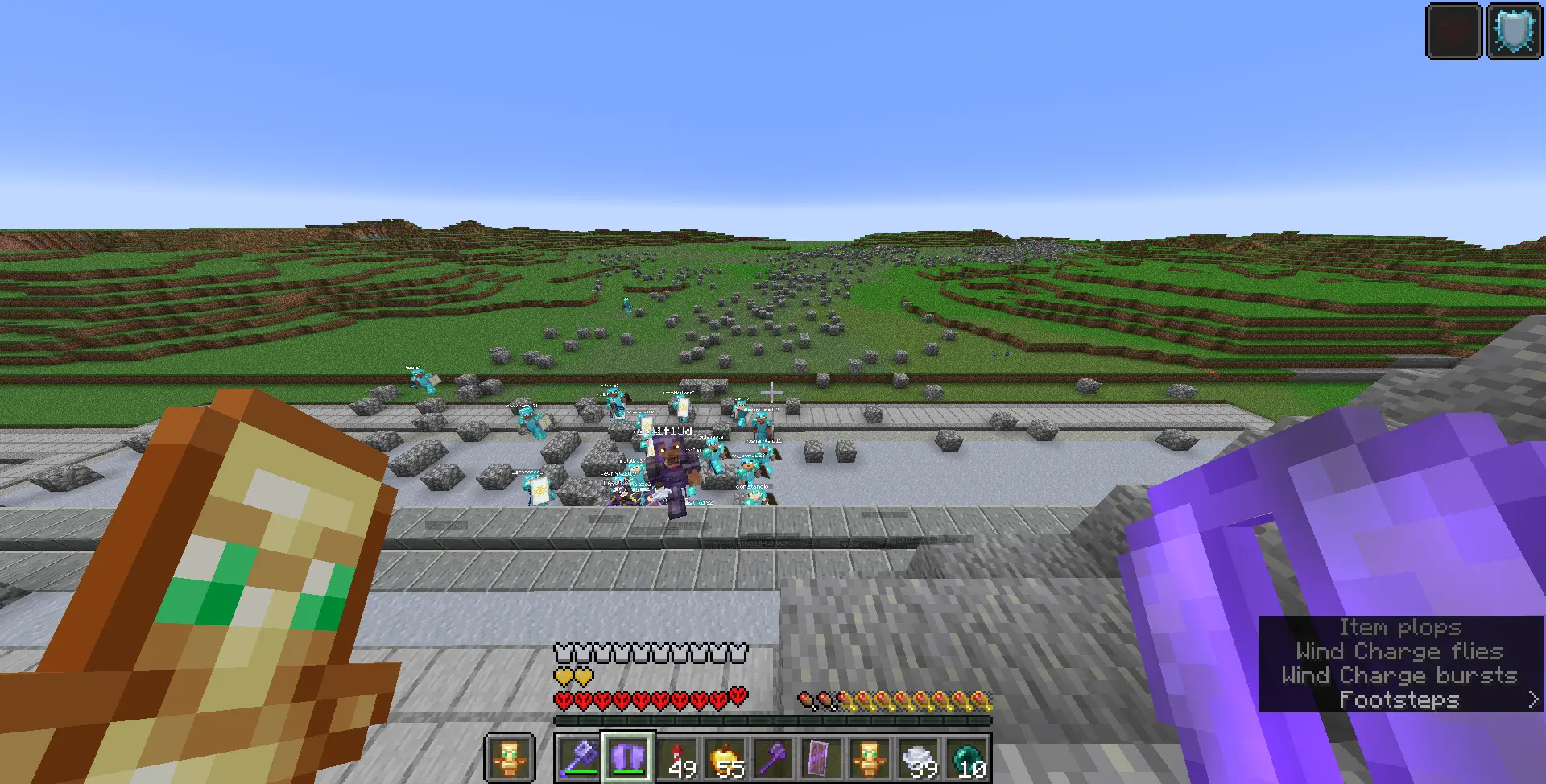Image resolution: width=1546 pixels, height=784 pixels.
Task: Click the shield status effect icon top right
Action: click(x=1515, y=31)
